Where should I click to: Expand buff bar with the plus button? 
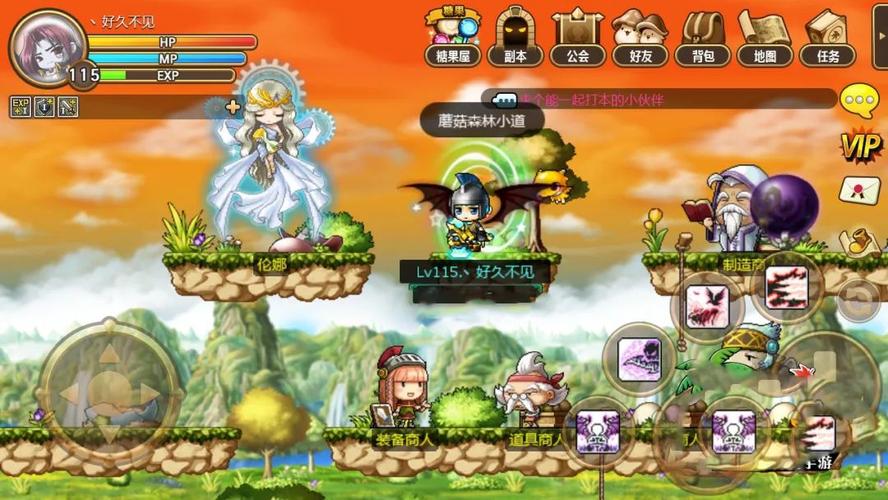point(233,106)
